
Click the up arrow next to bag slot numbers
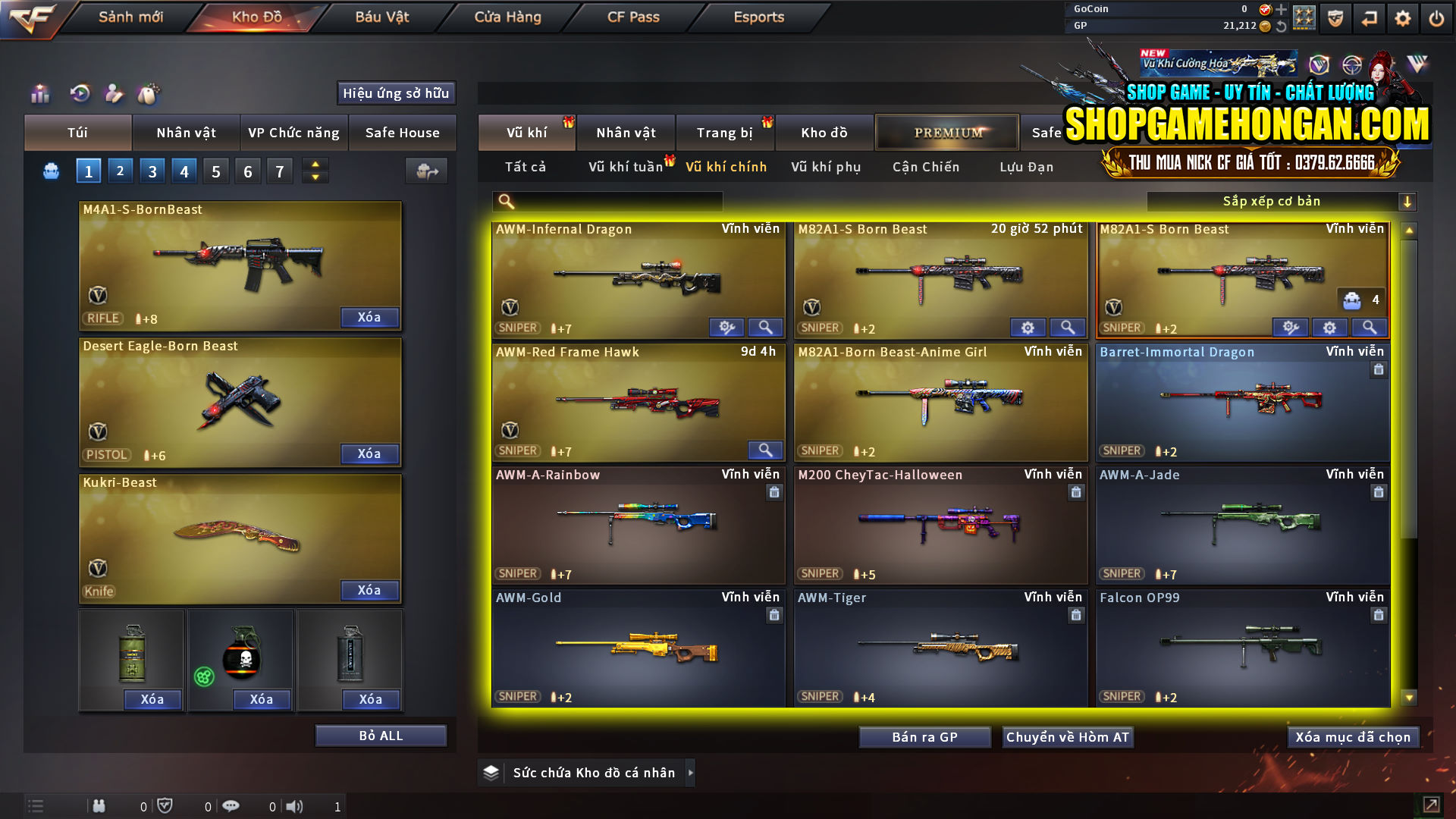pos(315,165)
